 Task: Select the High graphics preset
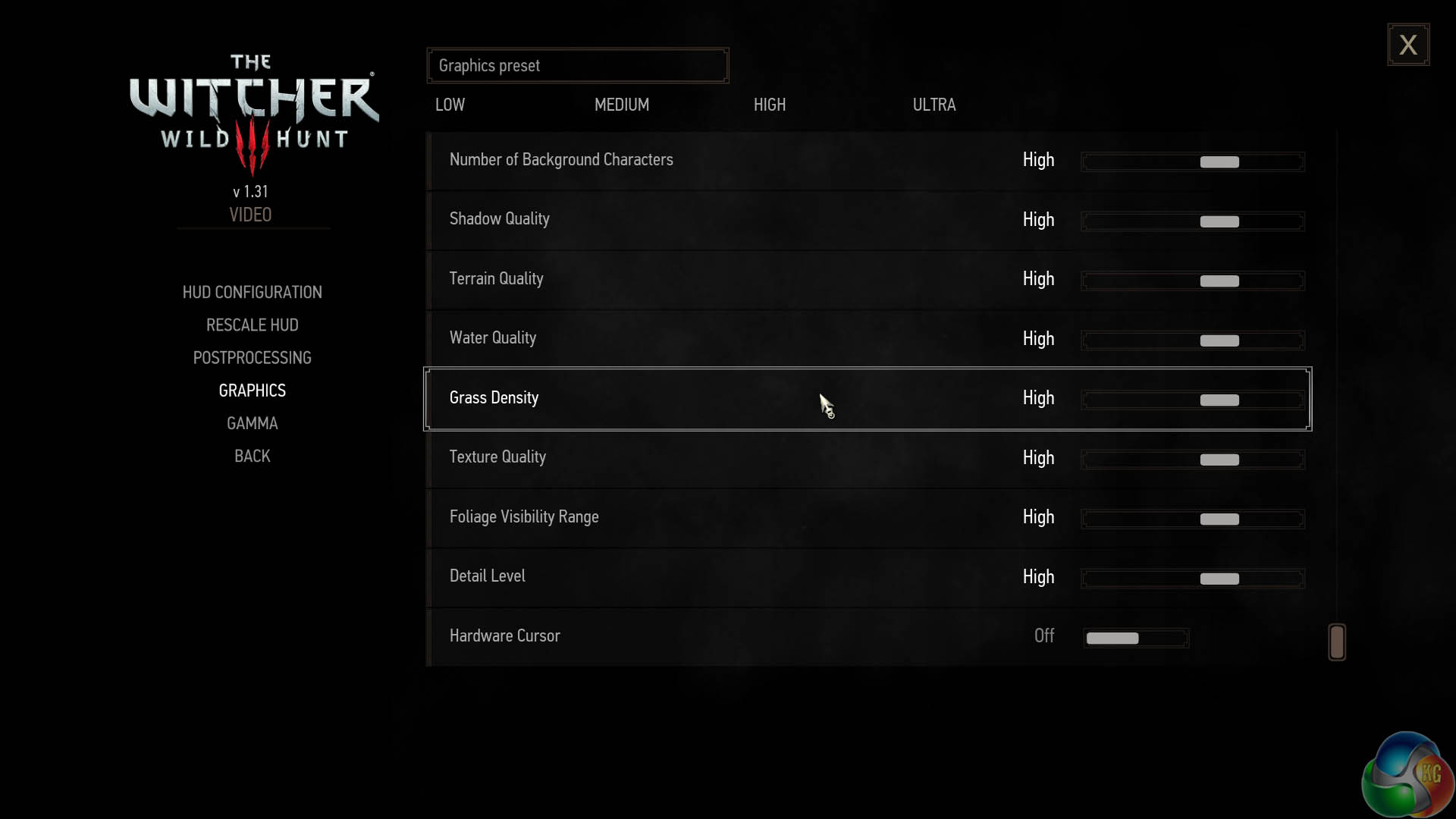769,105
